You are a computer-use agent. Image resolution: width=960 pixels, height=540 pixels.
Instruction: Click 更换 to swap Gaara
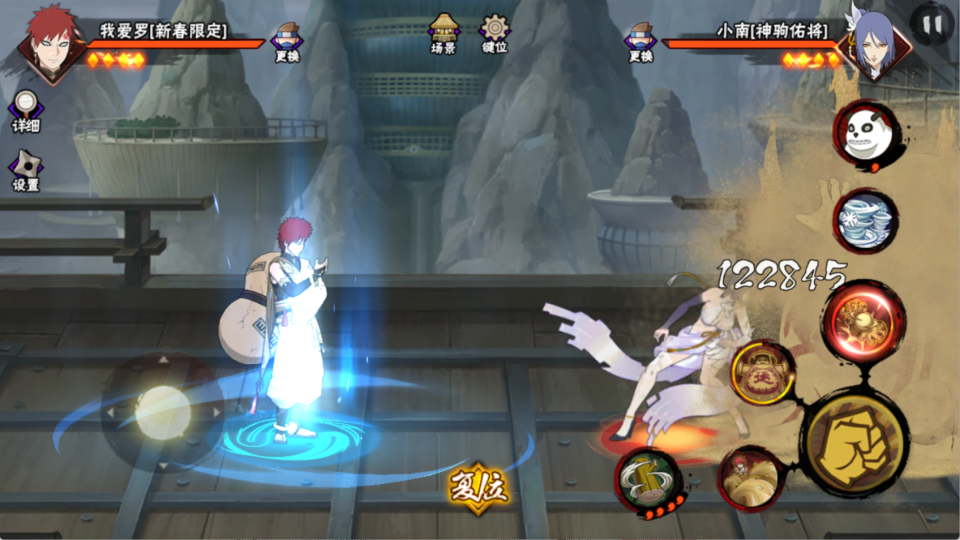[289, 41]
